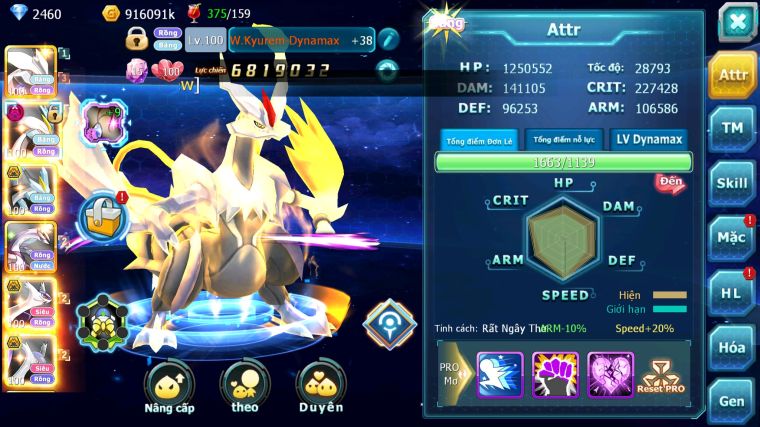760x427 pixels.
Task: Click the Reset PRO button
Action: 662,374
